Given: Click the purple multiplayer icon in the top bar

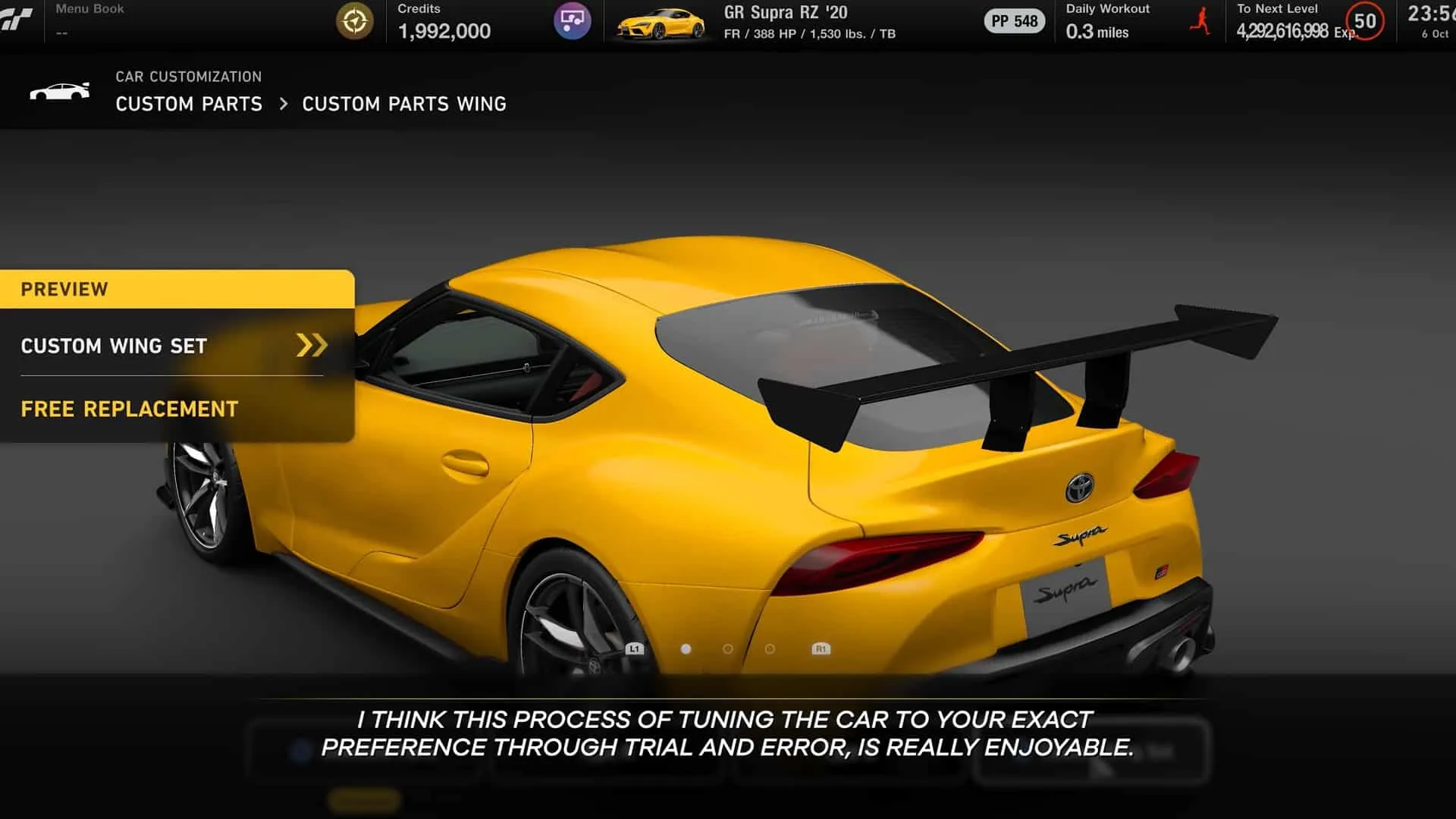Looking at the screenshot, I should click(573, 21).
